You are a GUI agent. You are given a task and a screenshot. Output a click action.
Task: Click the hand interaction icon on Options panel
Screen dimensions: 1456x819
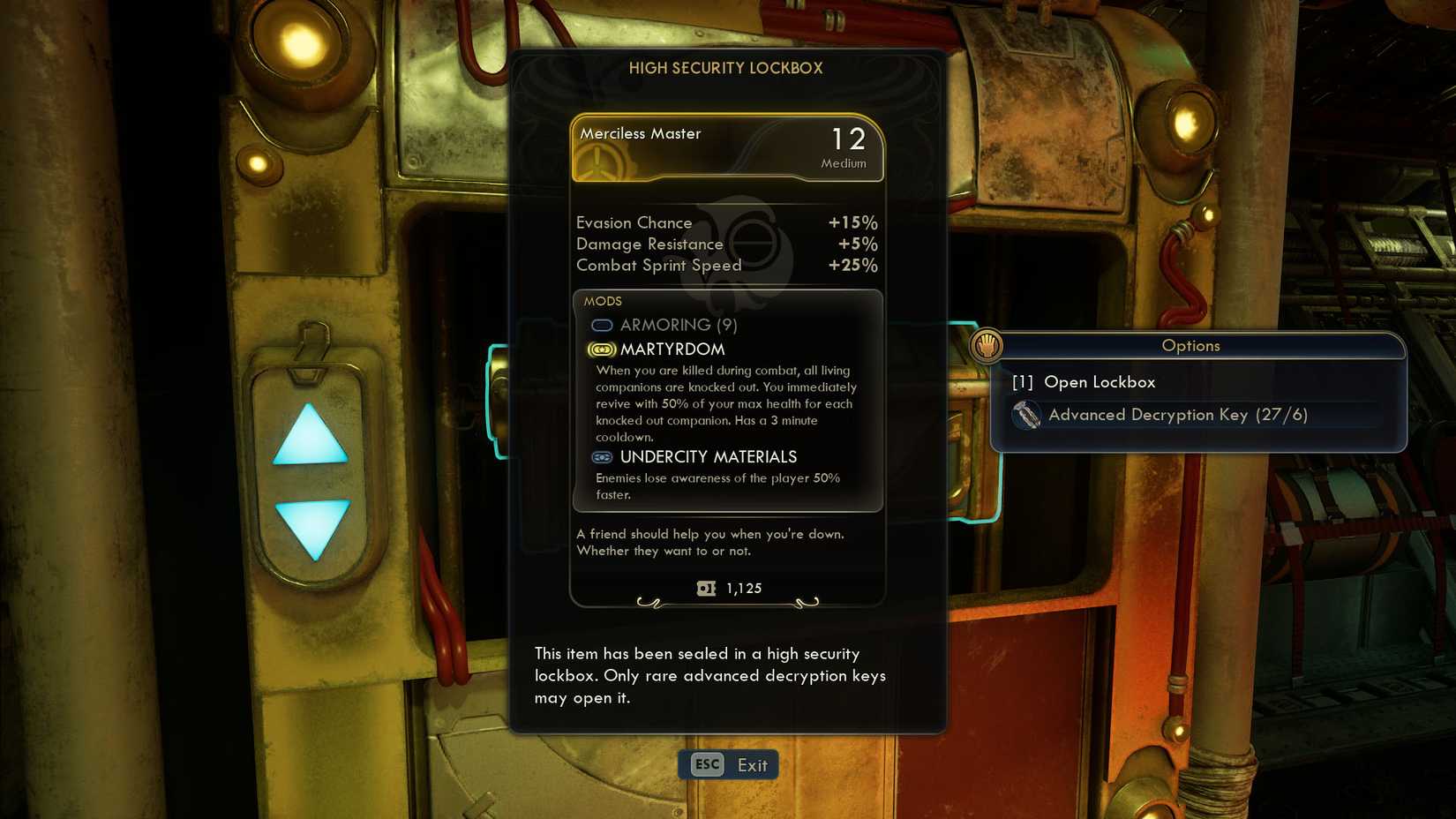point(986,346)
